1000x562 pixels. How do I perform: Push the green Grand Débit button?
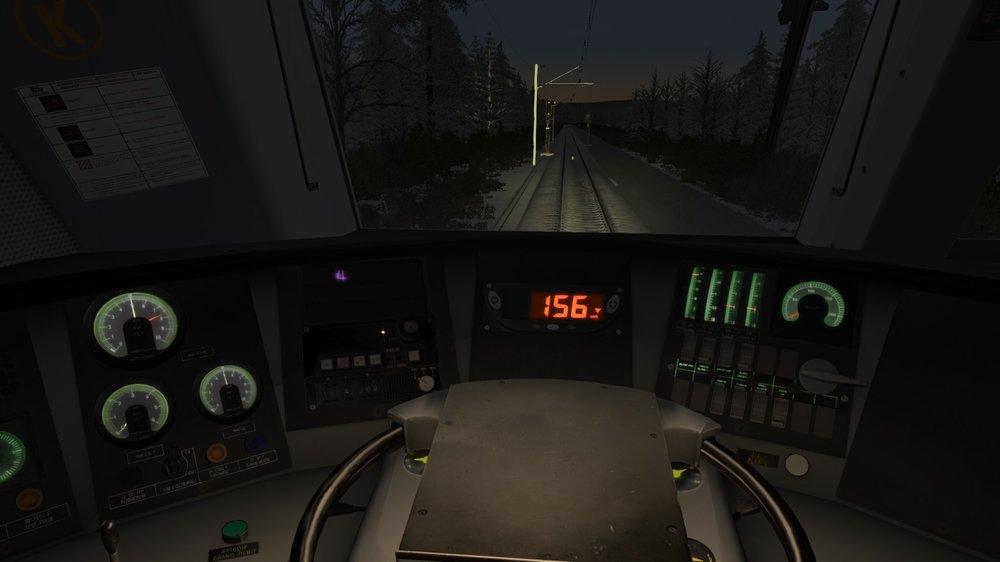[x=234, y=530]
